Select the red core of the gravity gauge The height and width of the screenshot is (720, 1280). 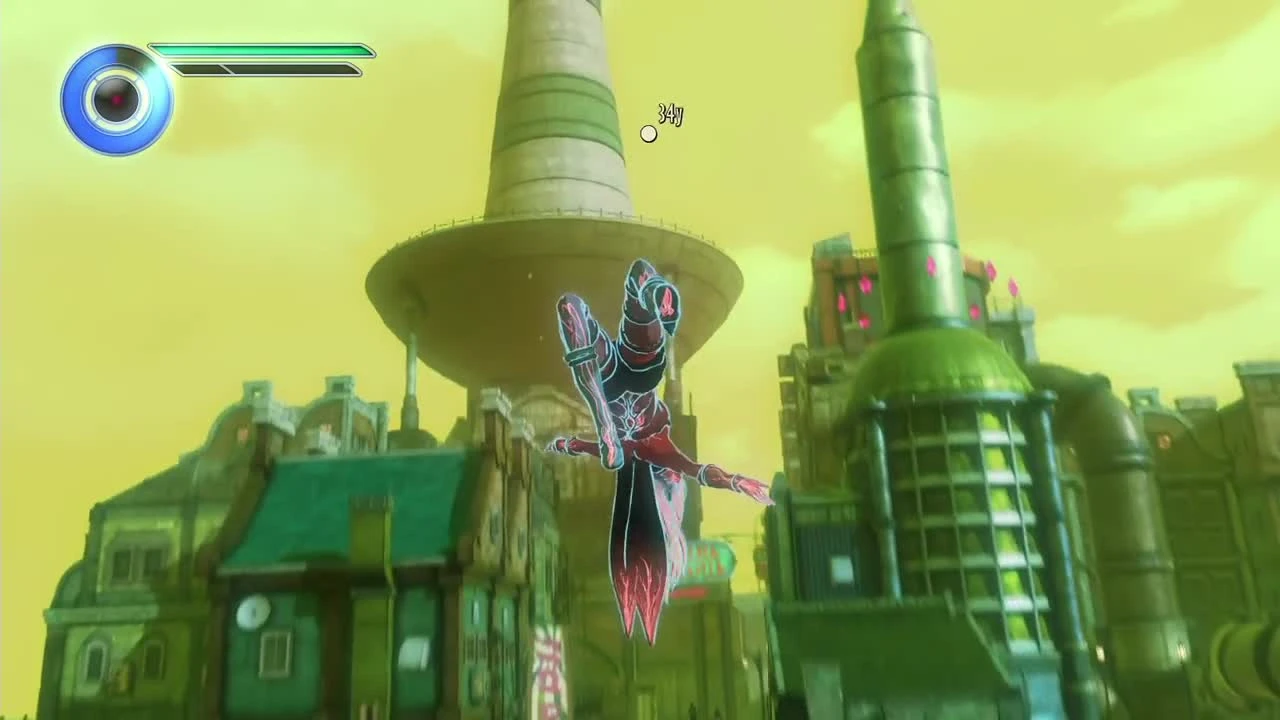[116, 99]
